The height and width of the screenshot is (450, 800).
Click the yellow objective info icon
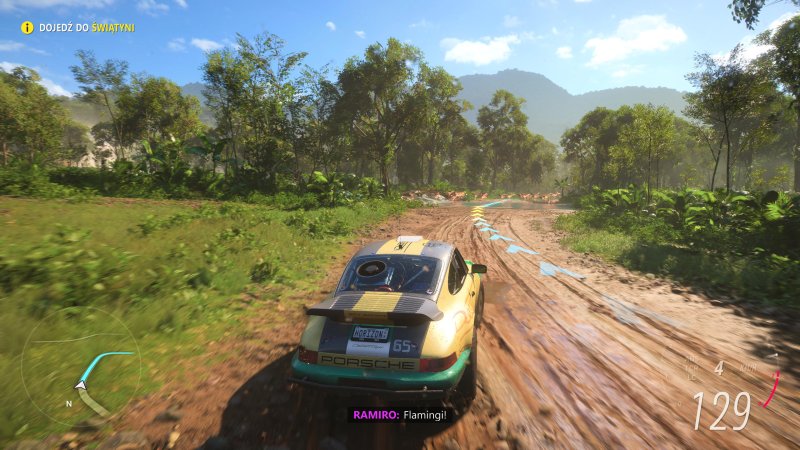point(27,27)
